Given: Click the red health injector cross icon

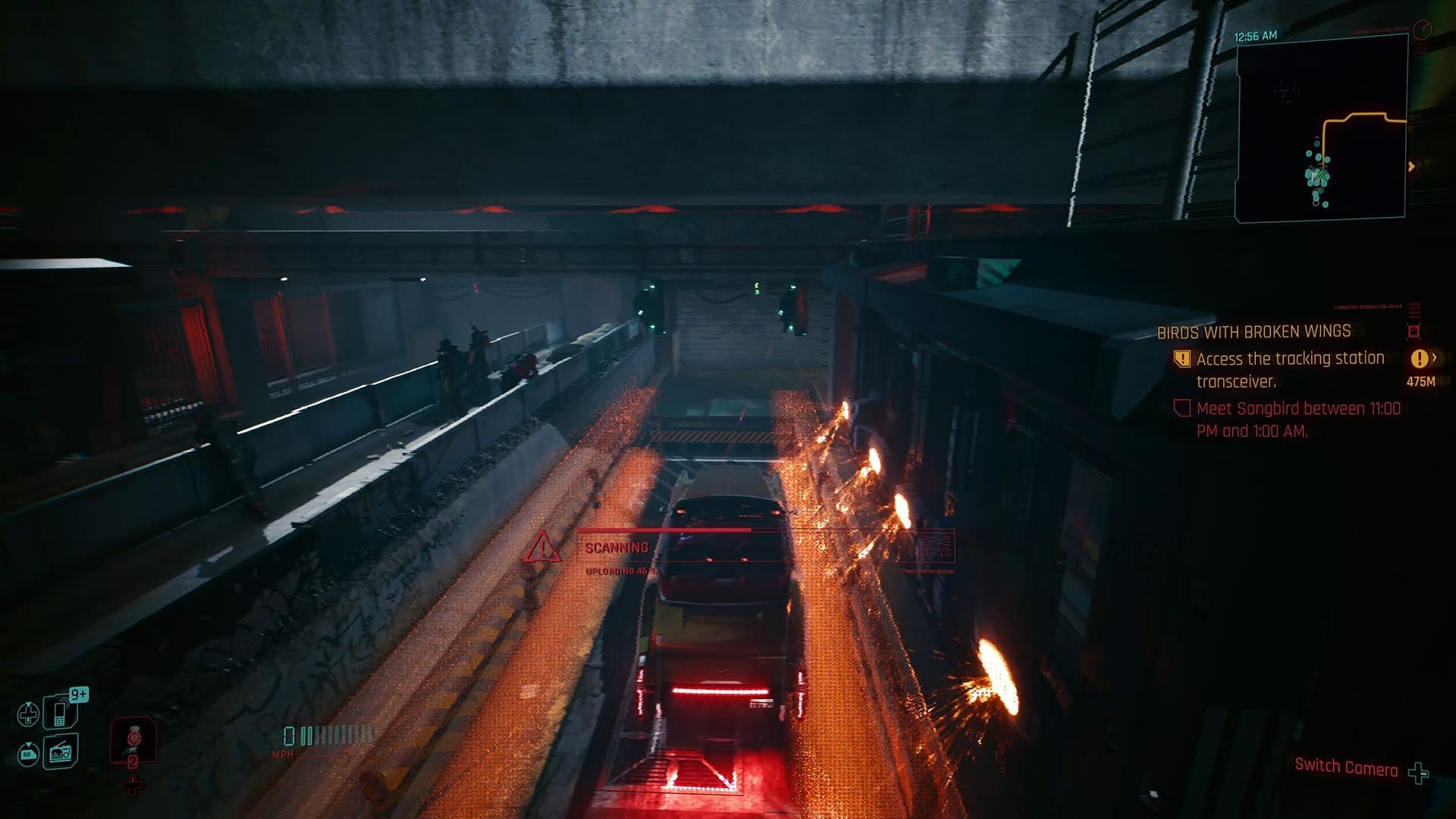Looking at the screenshot, I should coord(133,783).
